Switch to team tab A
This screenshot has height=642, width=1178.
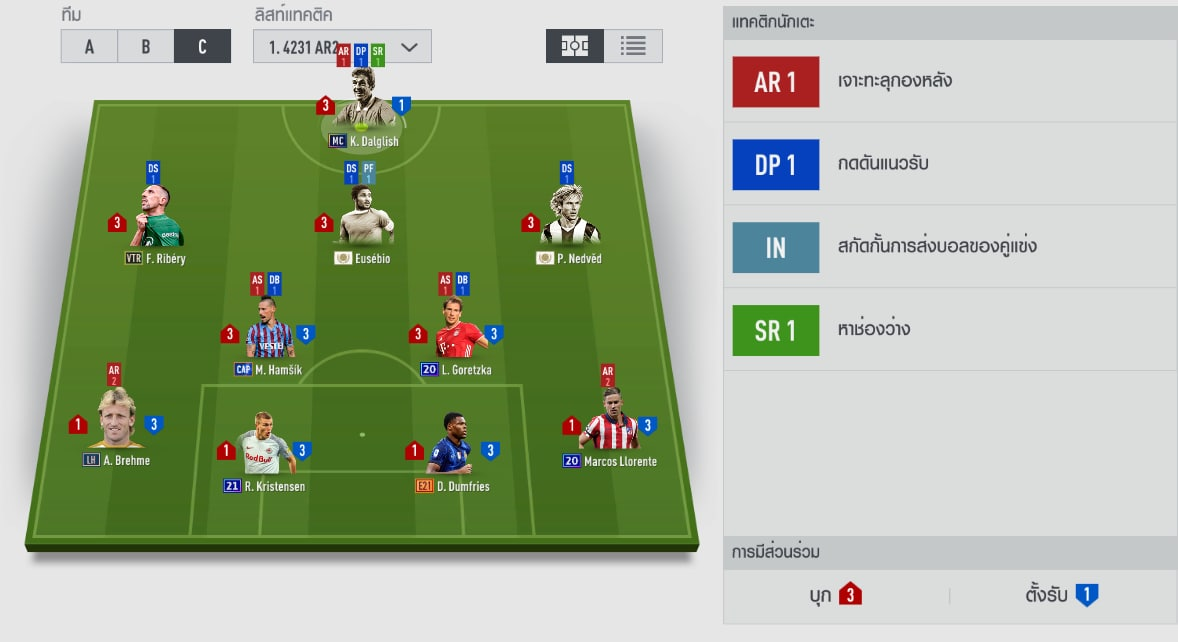(89, 46)
